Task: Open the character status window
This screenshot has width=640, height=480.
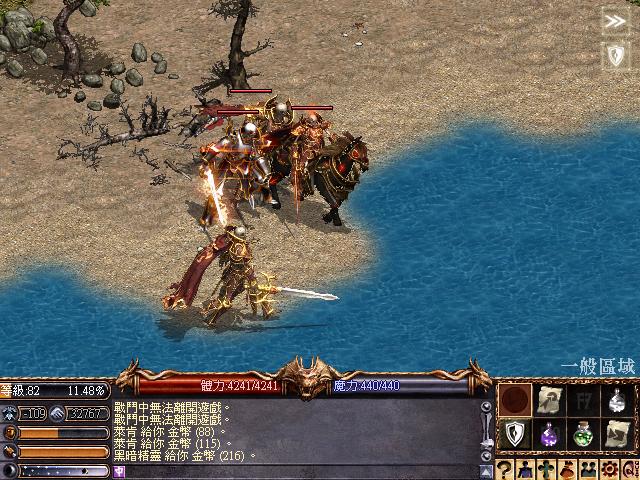Action: [525, 469]
